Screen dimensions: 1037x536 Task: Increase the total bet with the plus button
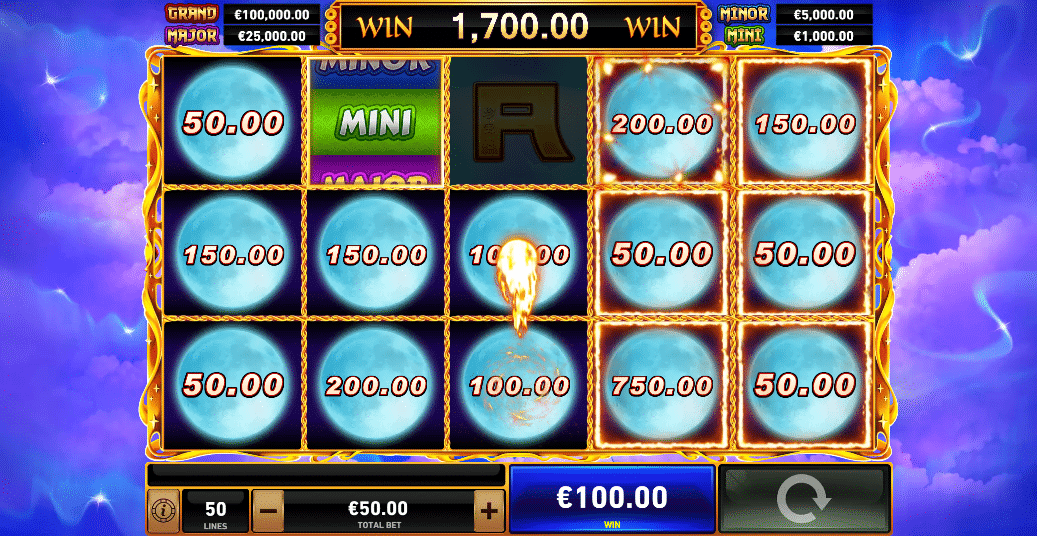click(x=488, y=511)
